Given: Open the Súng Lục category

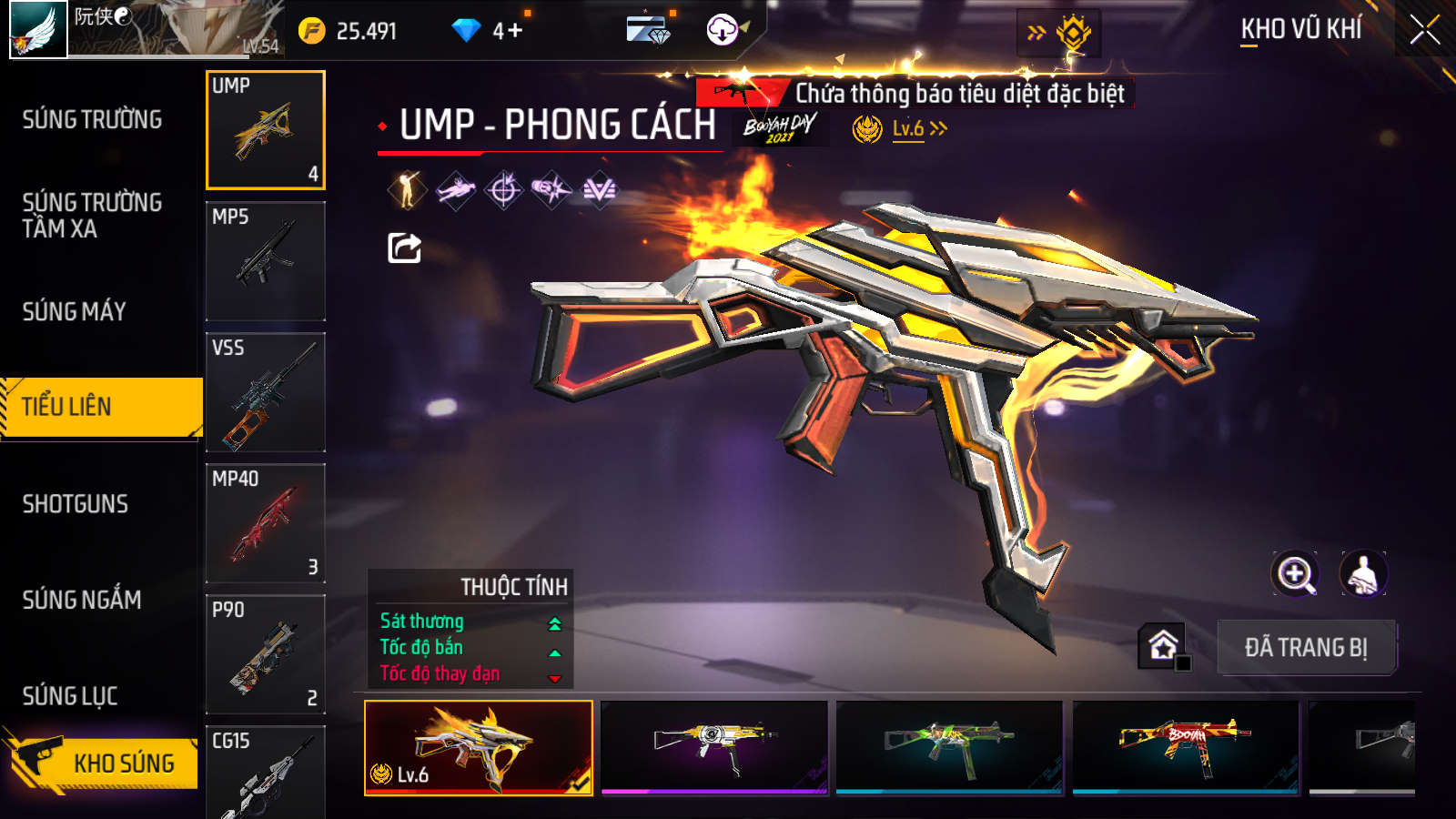Looking at the screenshot, I should point(70,695).
